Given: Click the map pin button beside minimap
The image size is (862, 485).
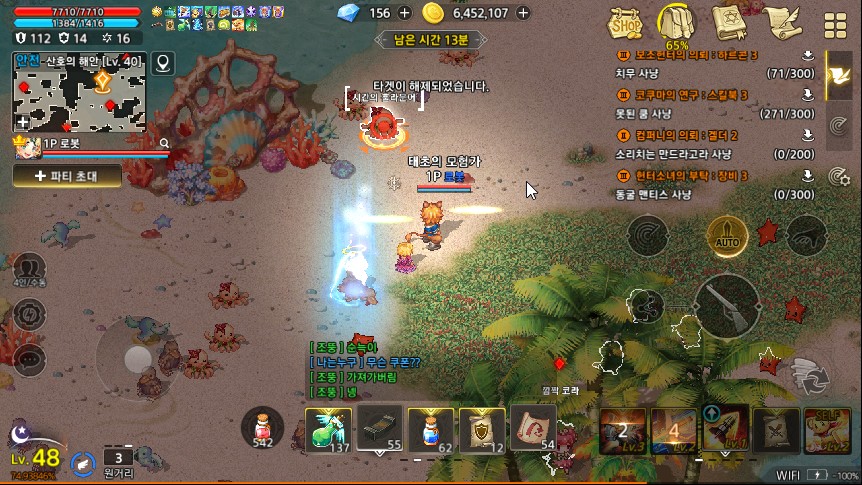Looking at the screenshot, I should click(x=162, y=64).
